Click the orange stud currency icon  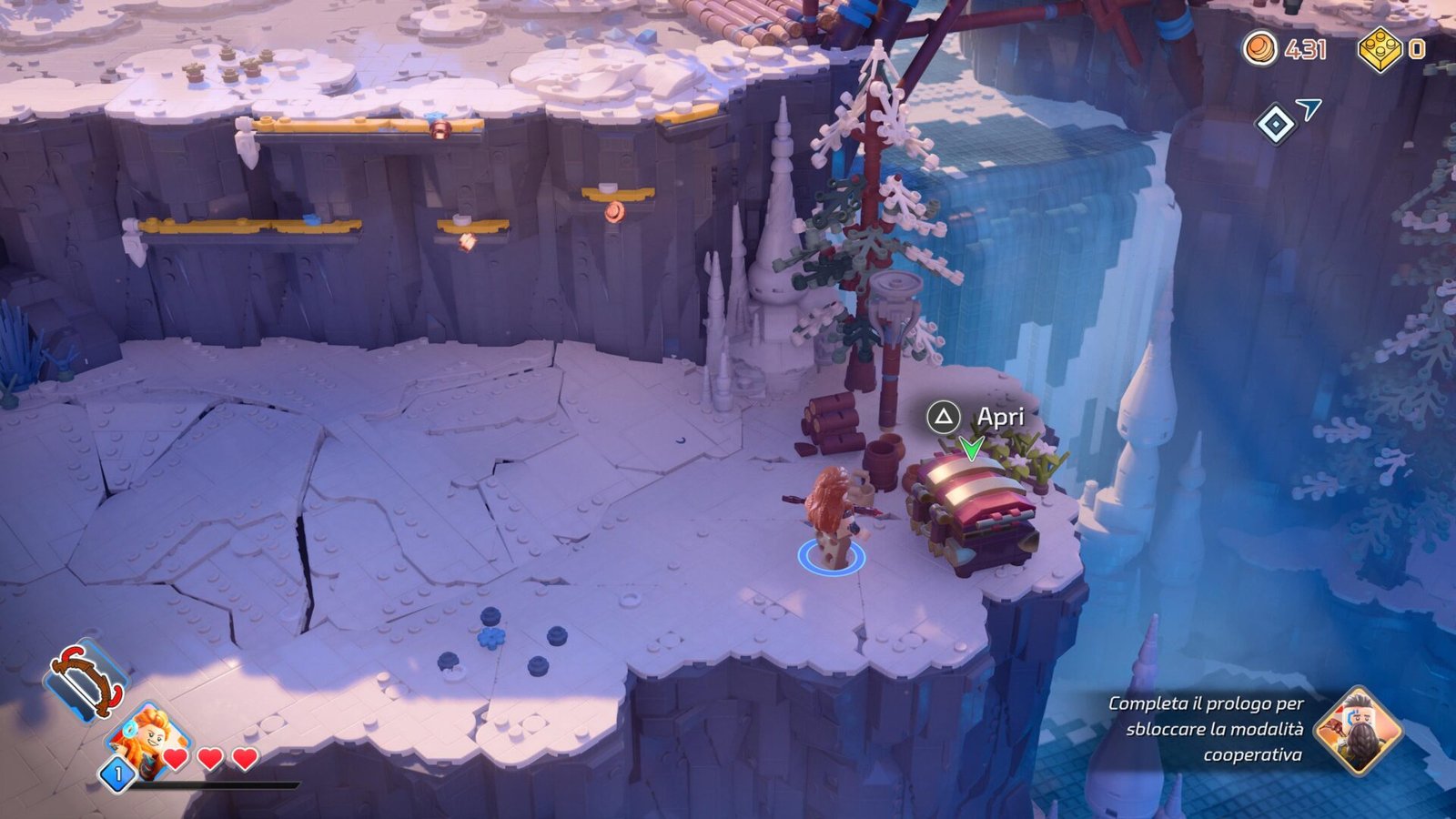click(x=1261, y=47)
